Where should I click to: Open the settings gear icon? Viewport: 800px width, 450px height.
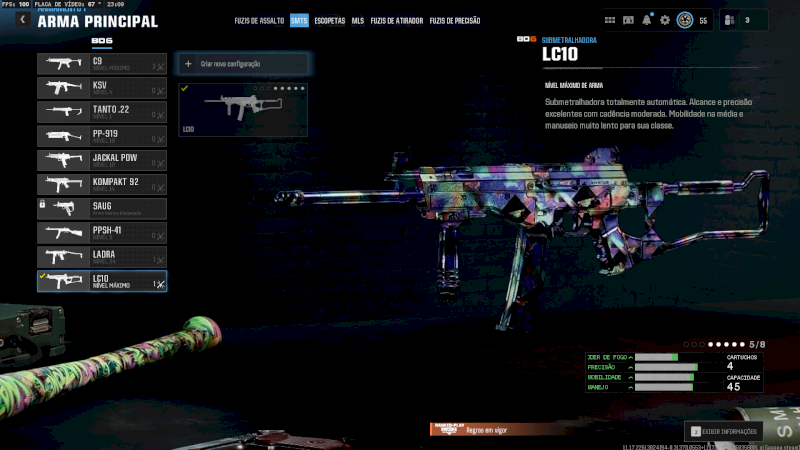665,20
